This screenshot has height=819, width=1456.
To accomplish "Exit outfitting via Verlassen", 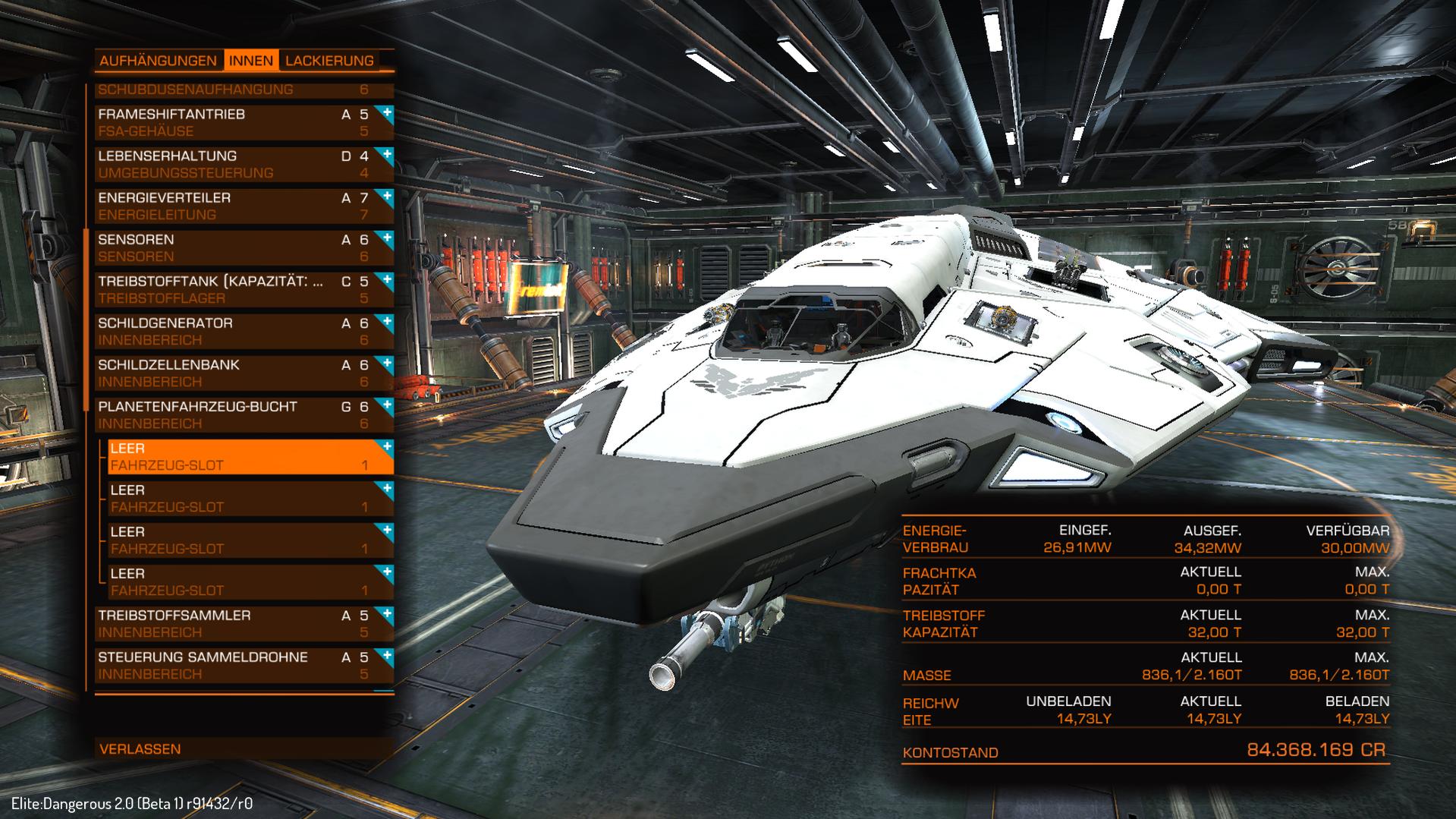I will point(140,749).
